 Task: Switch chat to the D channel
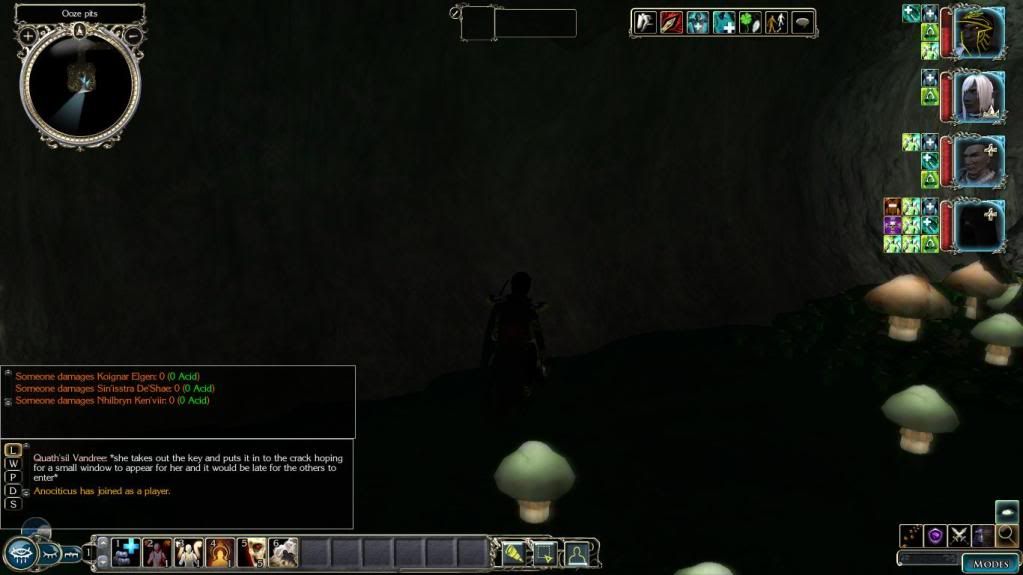click(13, 490)
